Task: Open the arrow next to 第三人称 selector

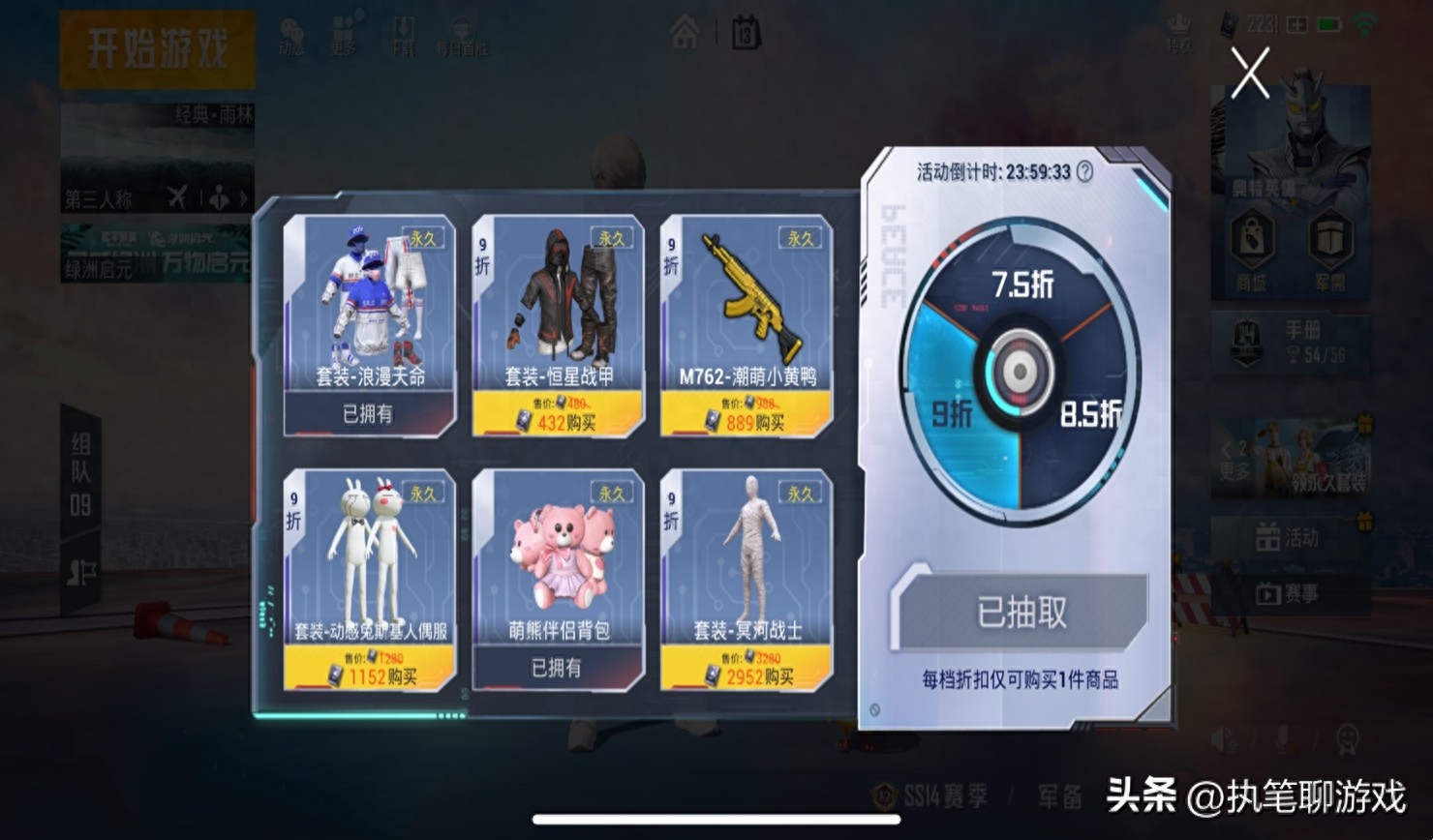Action: pyautogui.click(x=241, y=198)
